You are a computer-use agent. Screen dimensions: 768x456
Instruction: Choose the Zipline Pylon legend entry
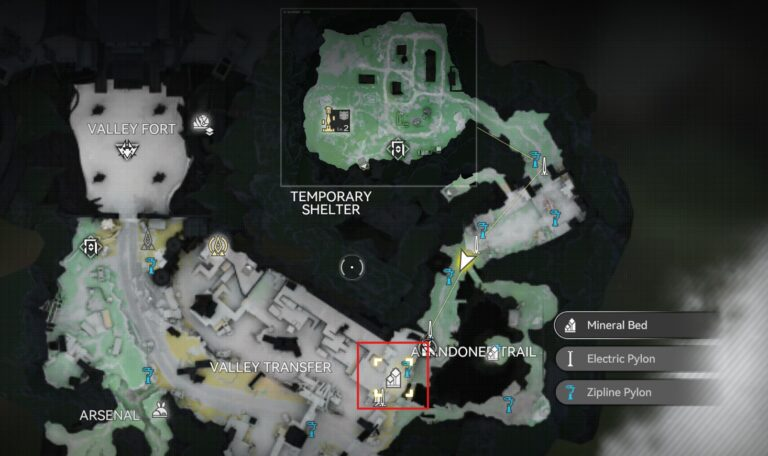(x=636, y=392)
